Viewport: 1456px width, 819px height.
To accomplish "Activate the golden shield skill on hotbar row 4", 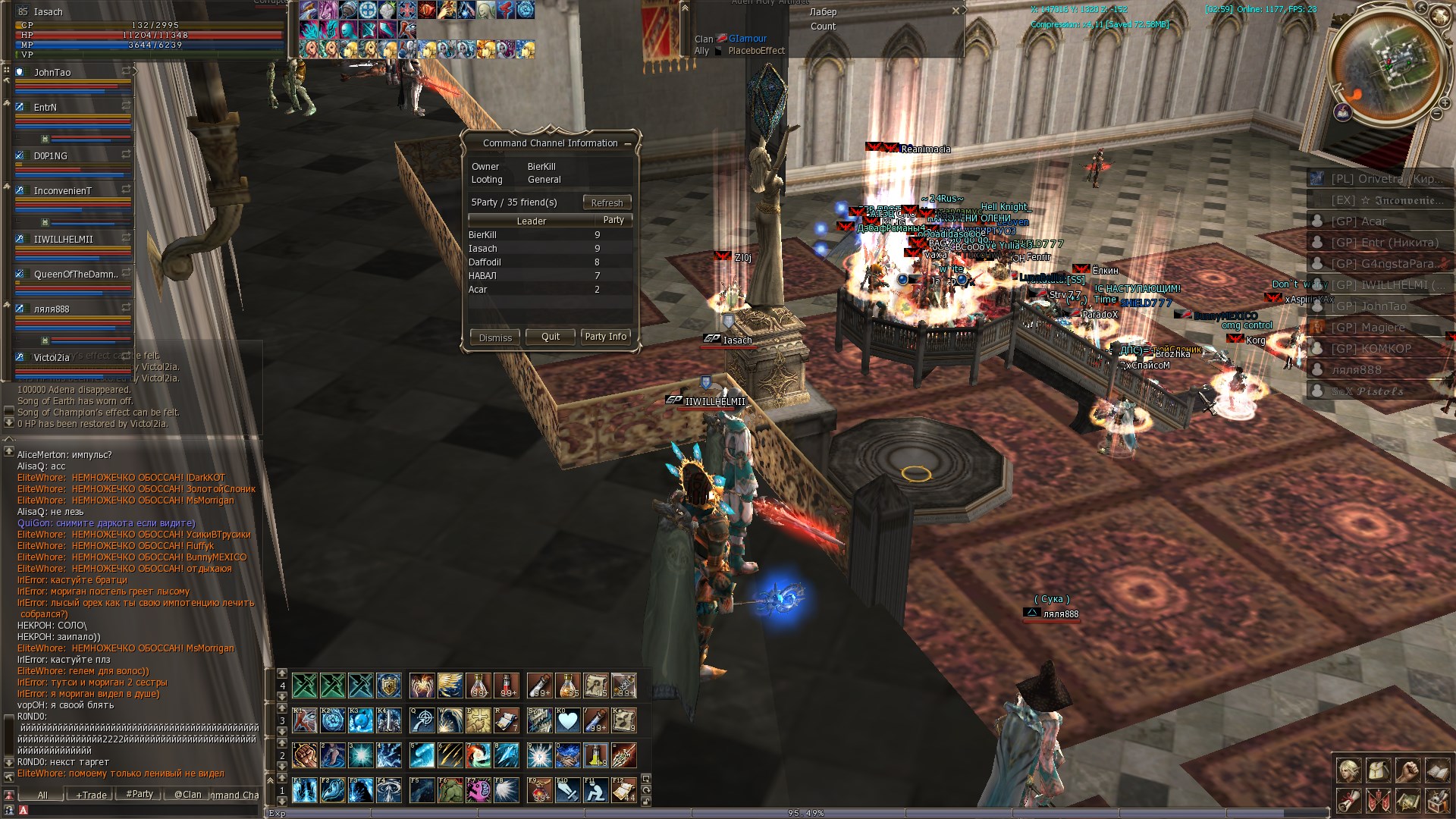I will pos(388,686).
